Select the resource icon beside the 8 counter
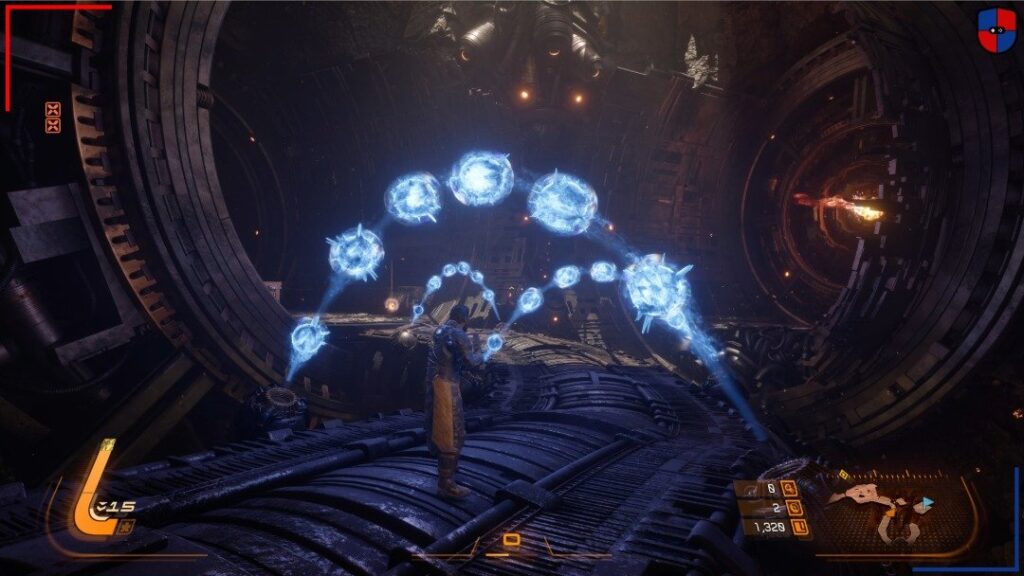The image size is (1024, 576). tap(789, 489)
